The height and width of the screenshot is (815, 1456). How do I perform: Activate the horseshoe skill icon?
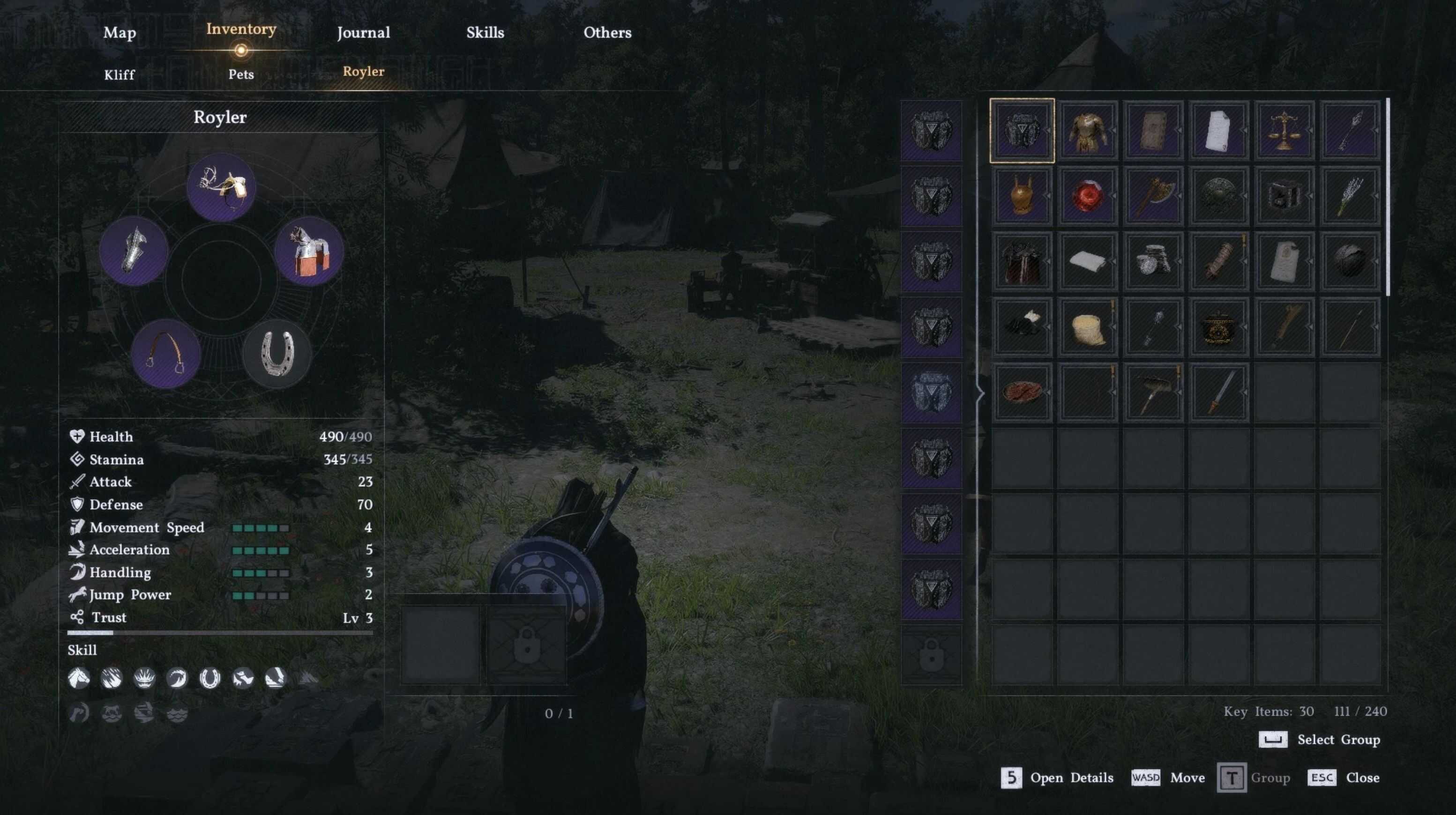[209, 678]
